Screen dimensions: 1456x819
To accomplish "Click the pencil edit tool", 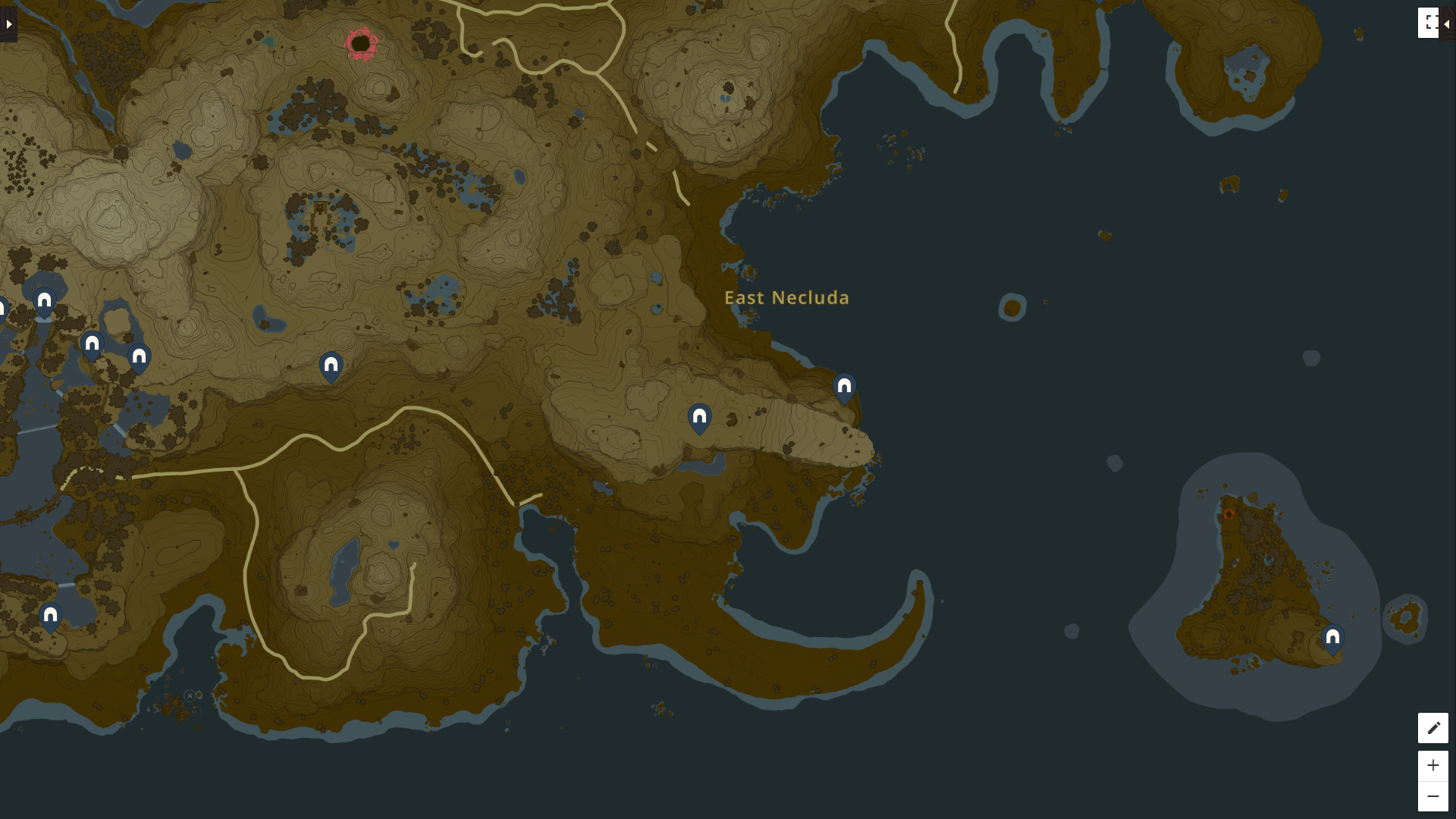I will [x=1433, y=728].
